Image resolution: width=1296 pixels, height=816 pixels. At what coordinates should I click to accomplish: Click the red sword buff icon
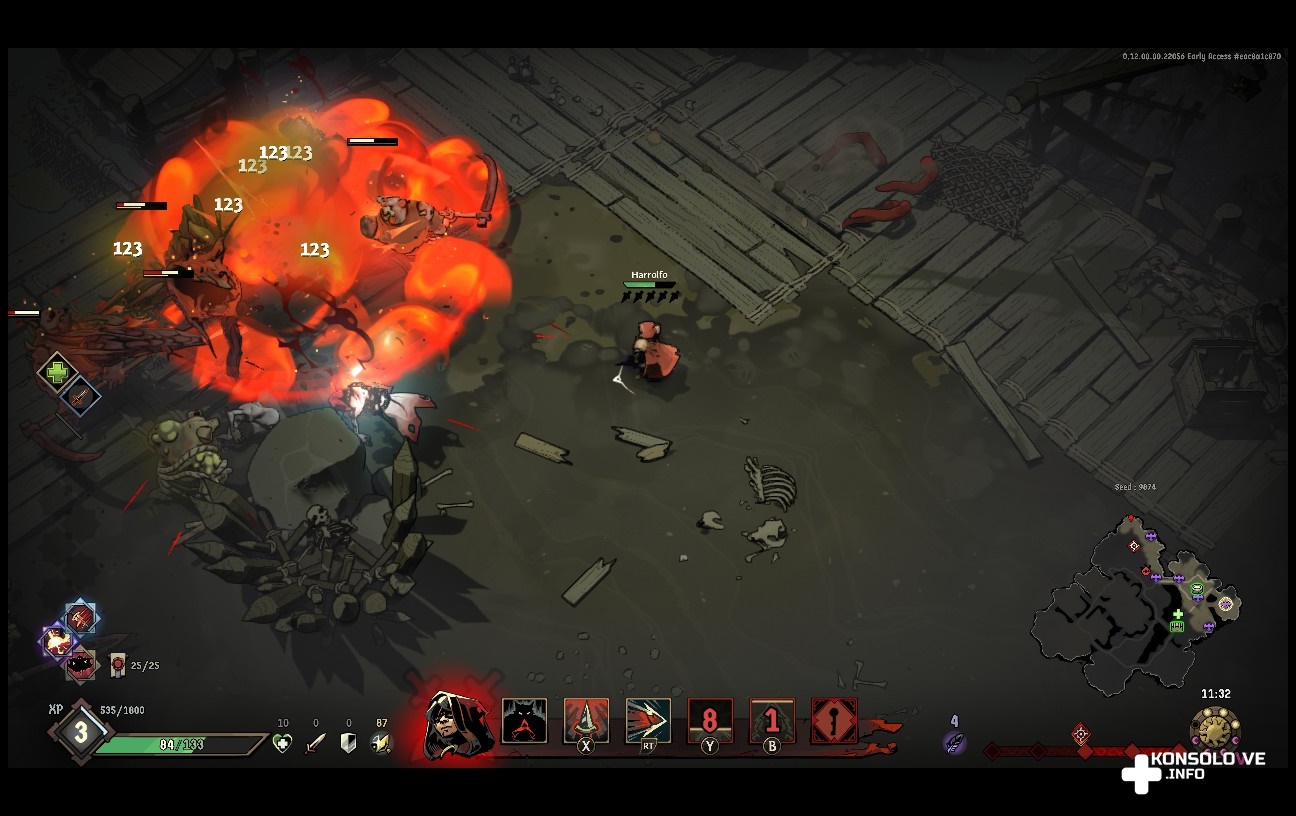[x=80, y=396]
